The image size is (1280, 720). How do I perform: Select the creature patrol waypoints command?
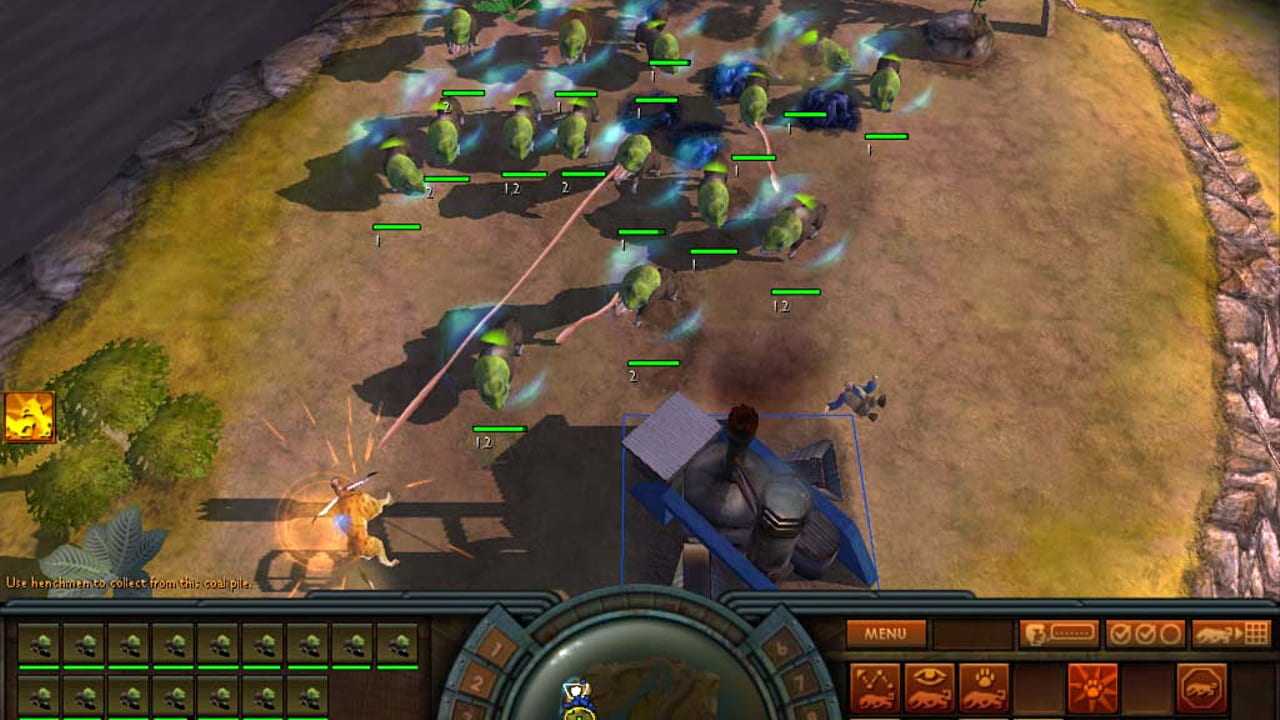pos(874,688)
